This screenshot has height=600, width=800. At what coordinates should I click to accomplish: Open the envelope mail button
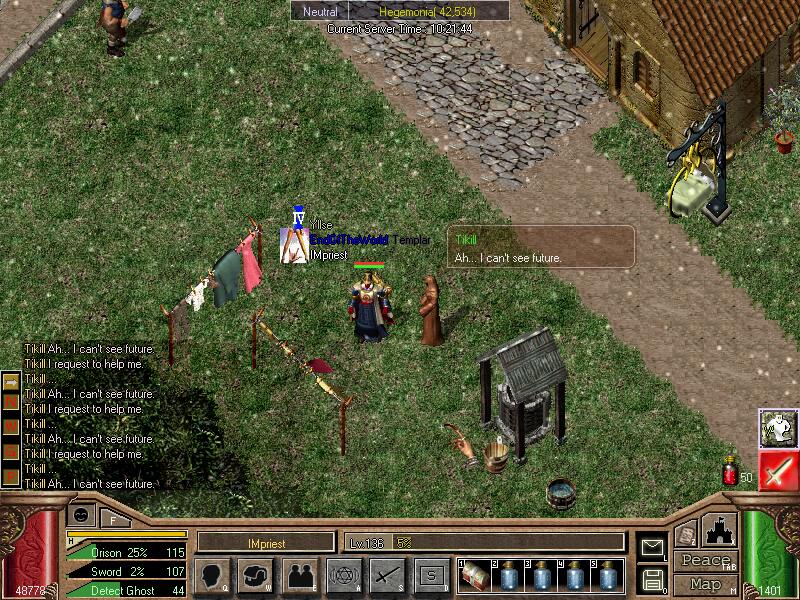652,547
